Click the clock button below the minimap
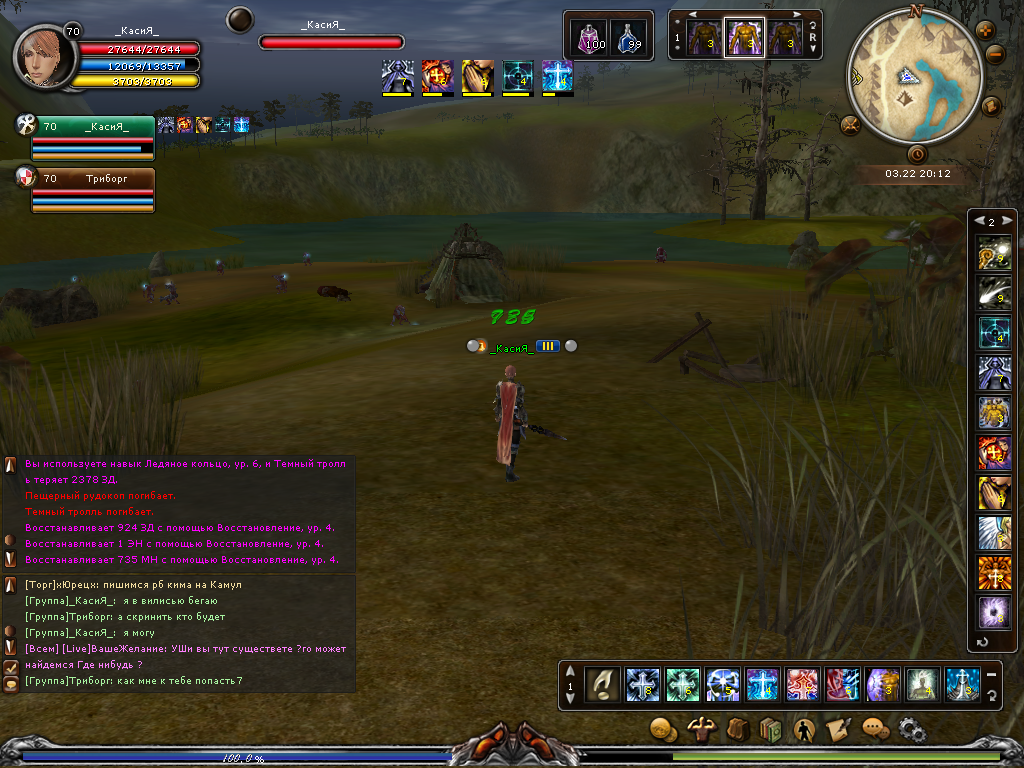This screenshot has height=768, width=1024. pos(917,154)
